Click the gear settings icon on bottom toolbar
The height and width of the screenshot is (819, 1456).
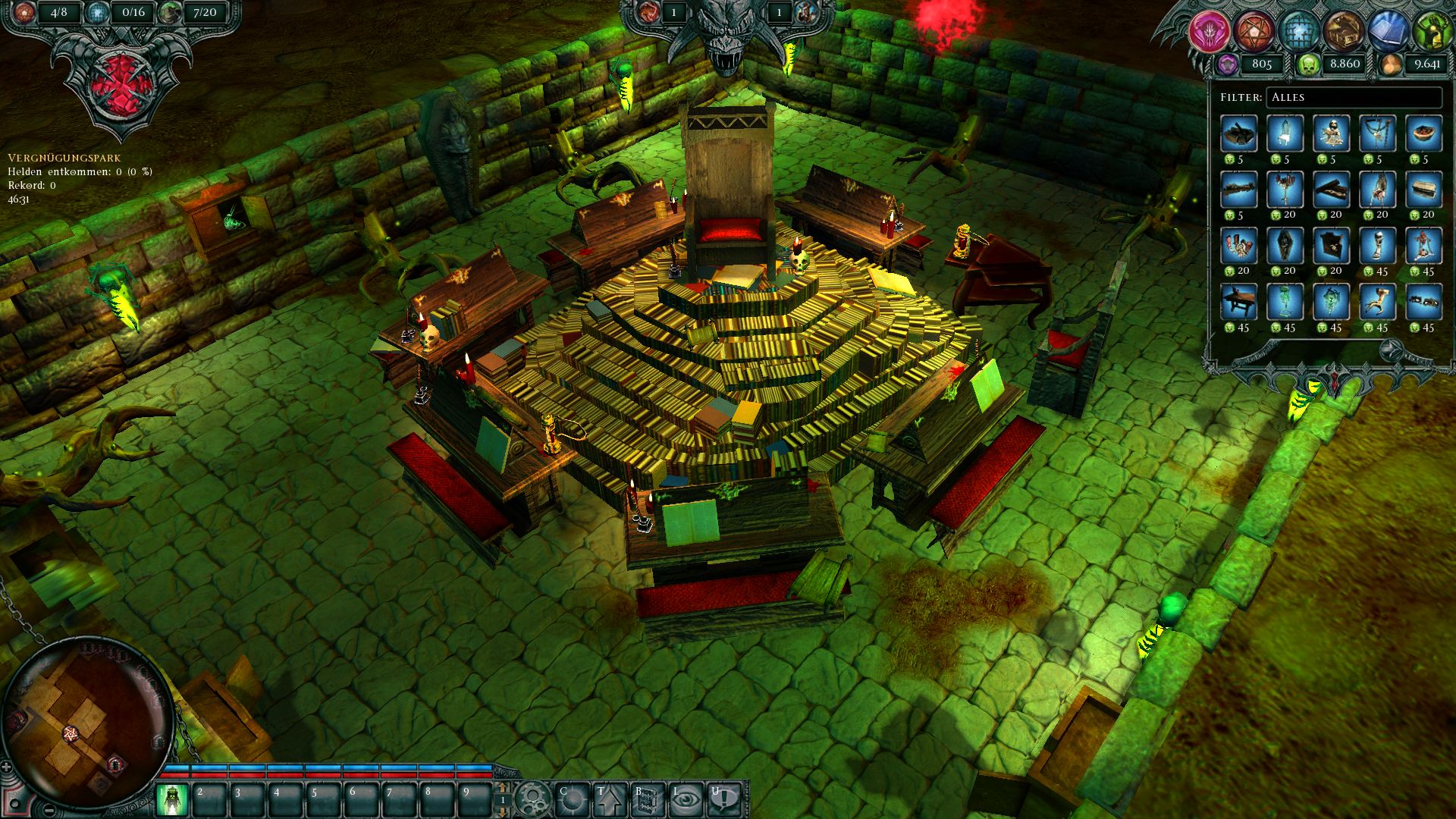[x=533, y=797]
